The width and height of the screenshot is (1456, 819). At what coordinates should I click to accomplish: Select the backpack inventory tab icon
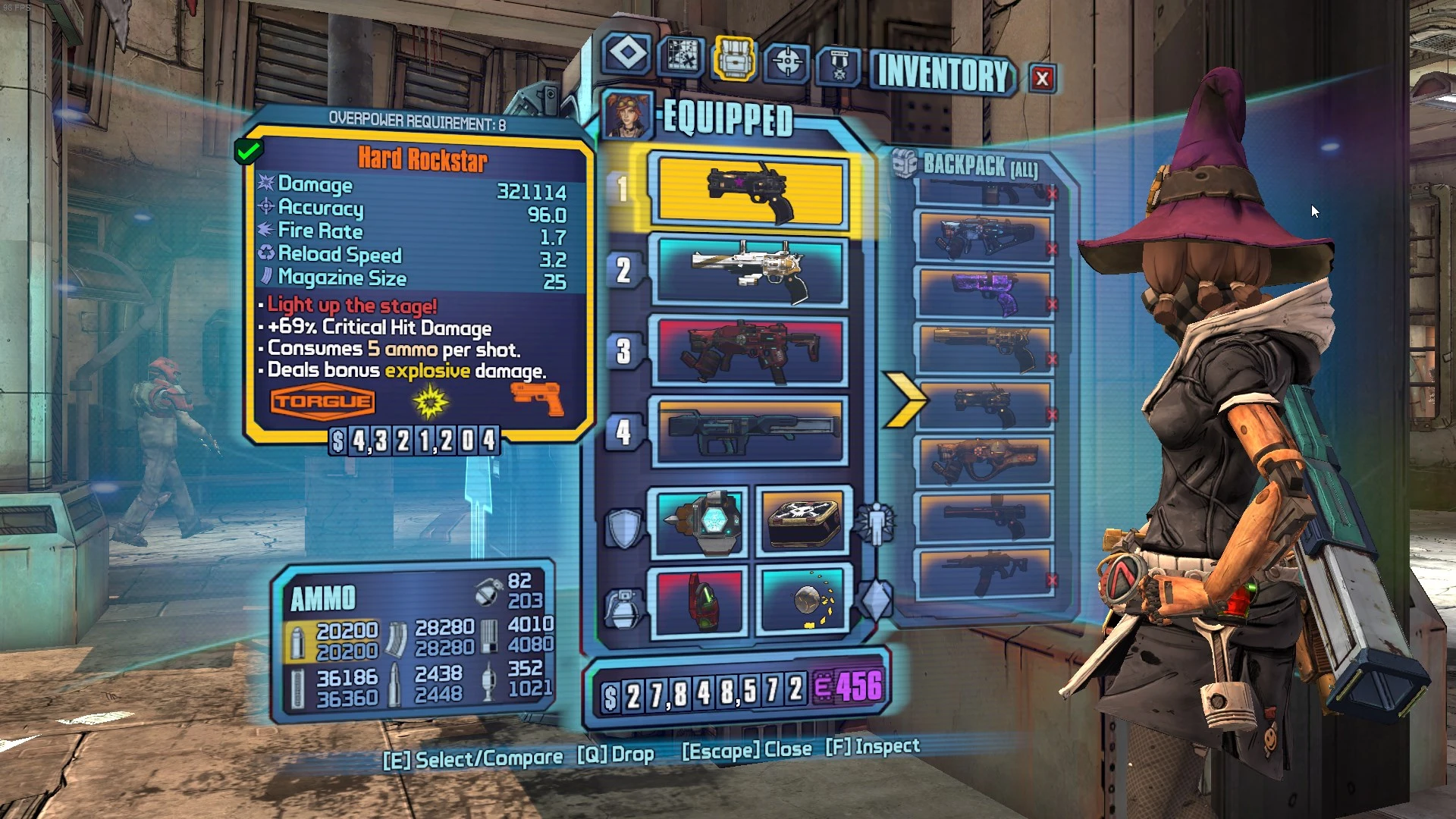tap(733, 57)
